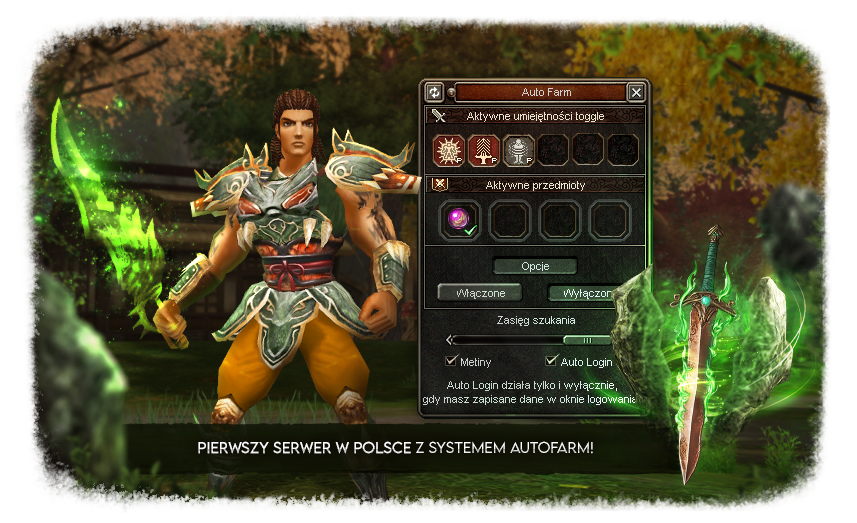Close the Auto Farm window
Screen dimensions: 857x523
(x=636, y=92)
